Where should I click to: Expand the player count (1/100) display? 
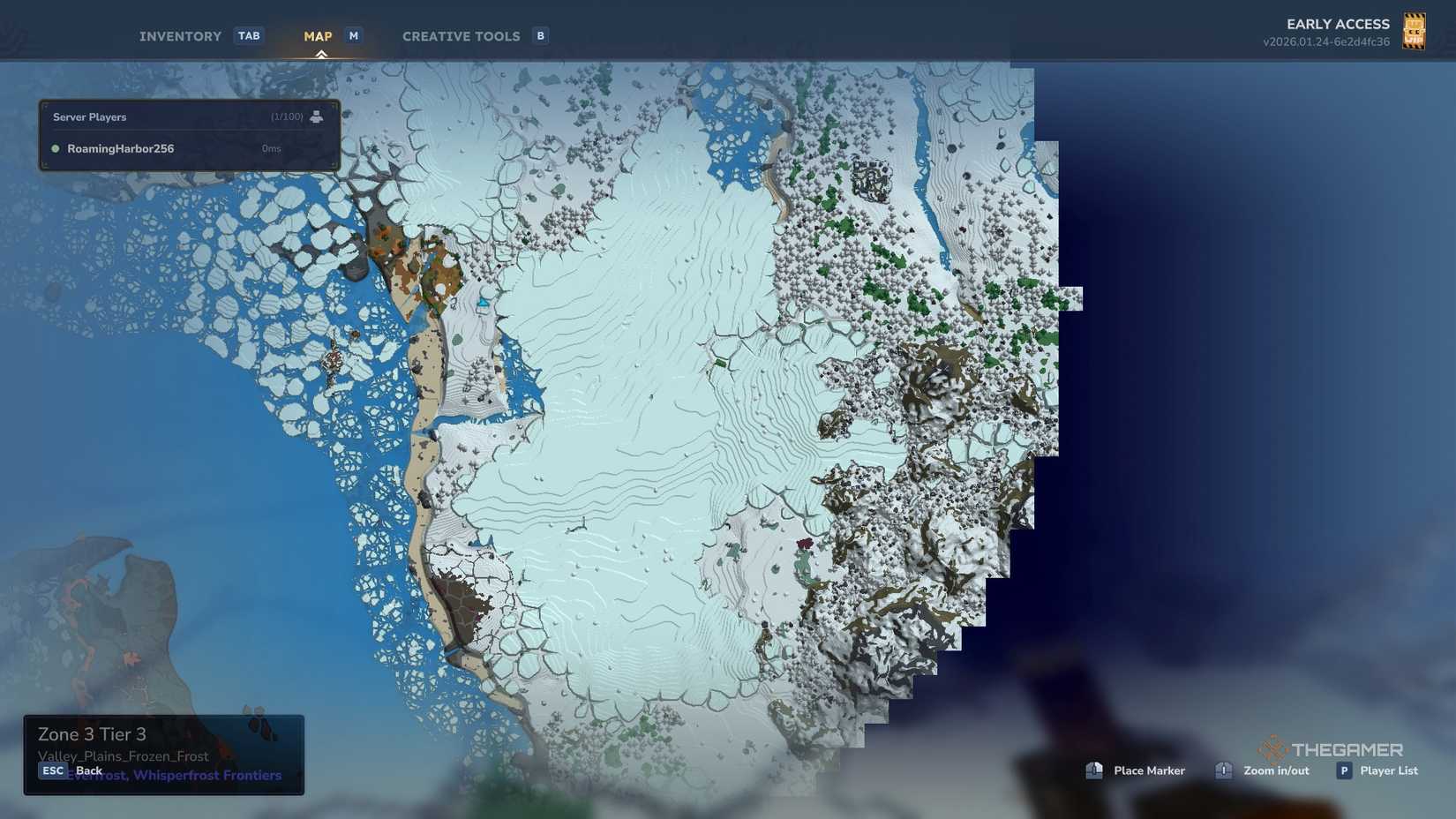click(289, 116)
